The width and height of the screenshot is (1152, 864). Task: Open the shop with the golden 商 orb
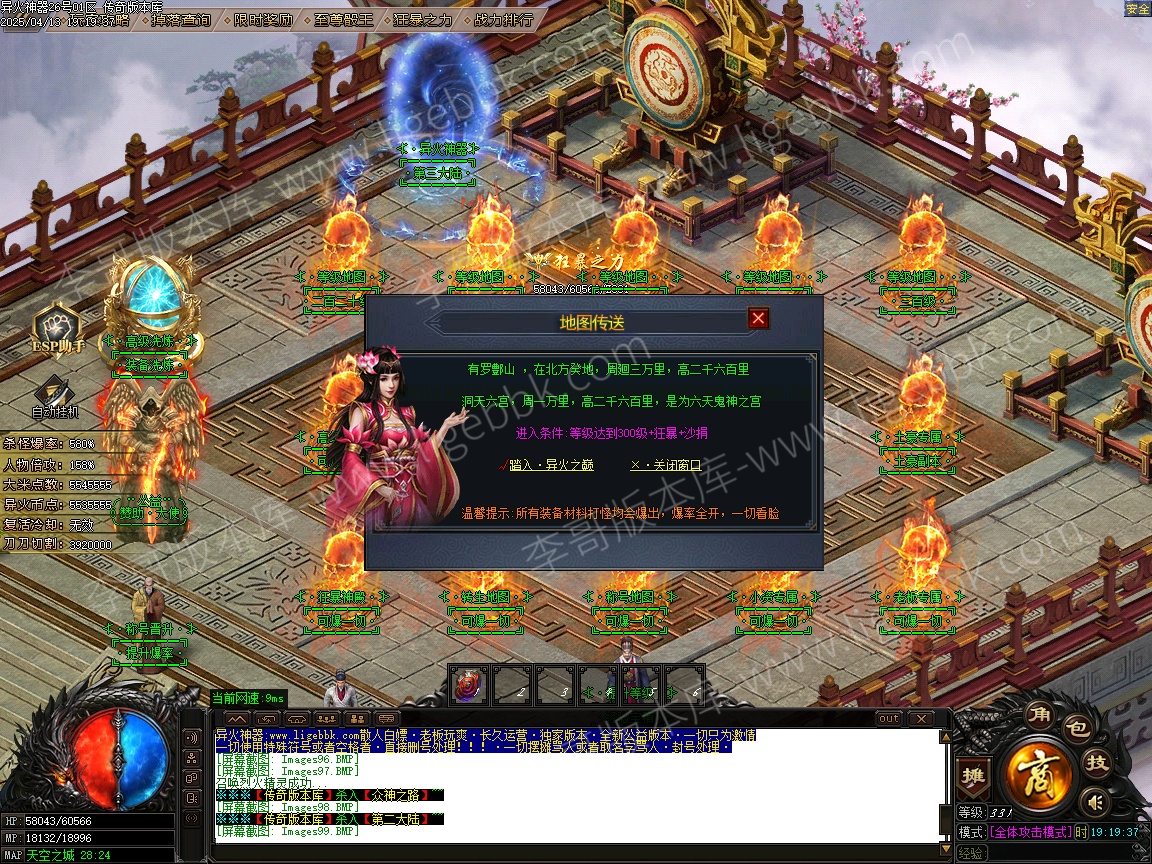1040,772
